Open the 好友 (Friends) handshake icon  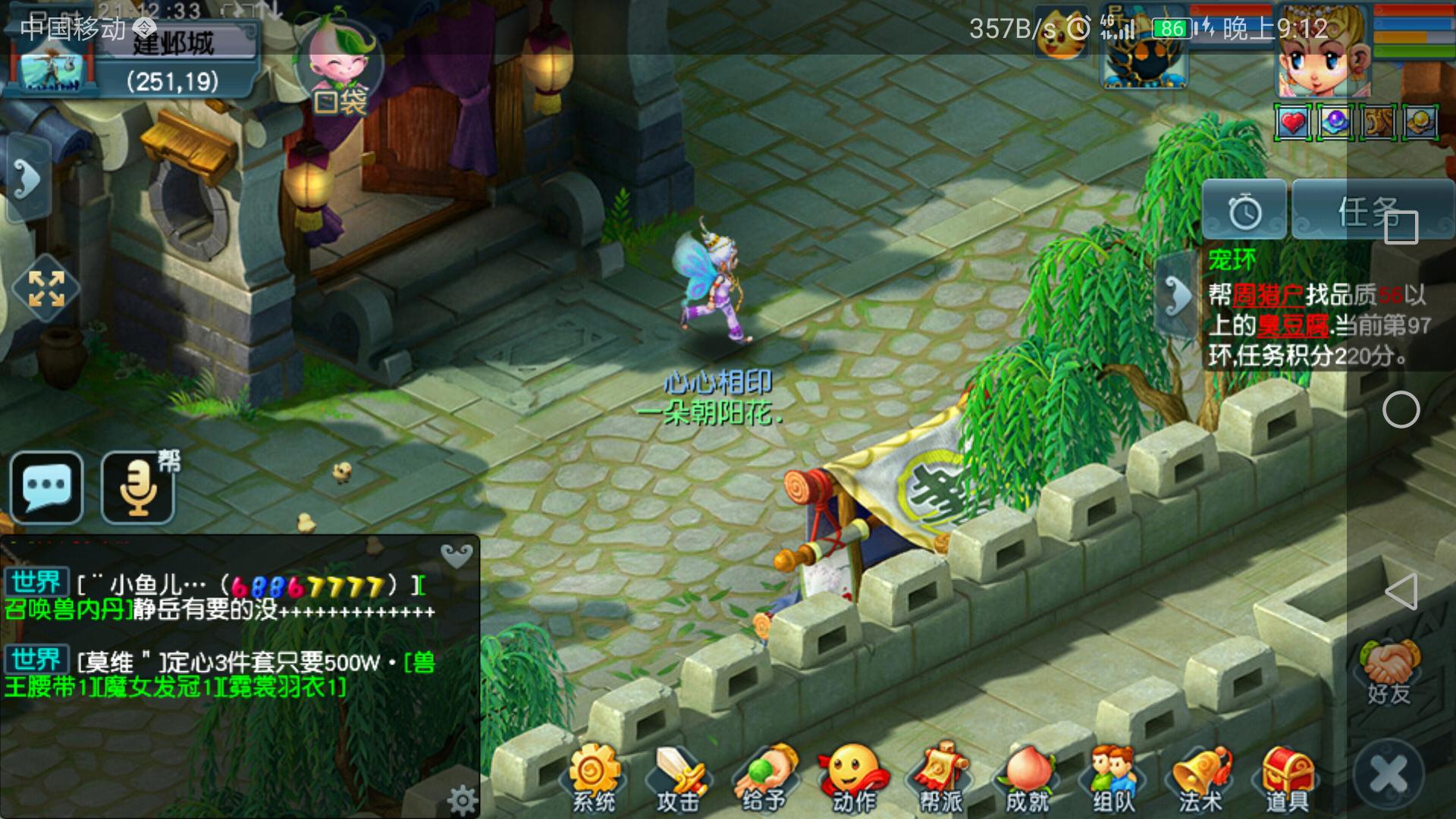point(1389,673)
